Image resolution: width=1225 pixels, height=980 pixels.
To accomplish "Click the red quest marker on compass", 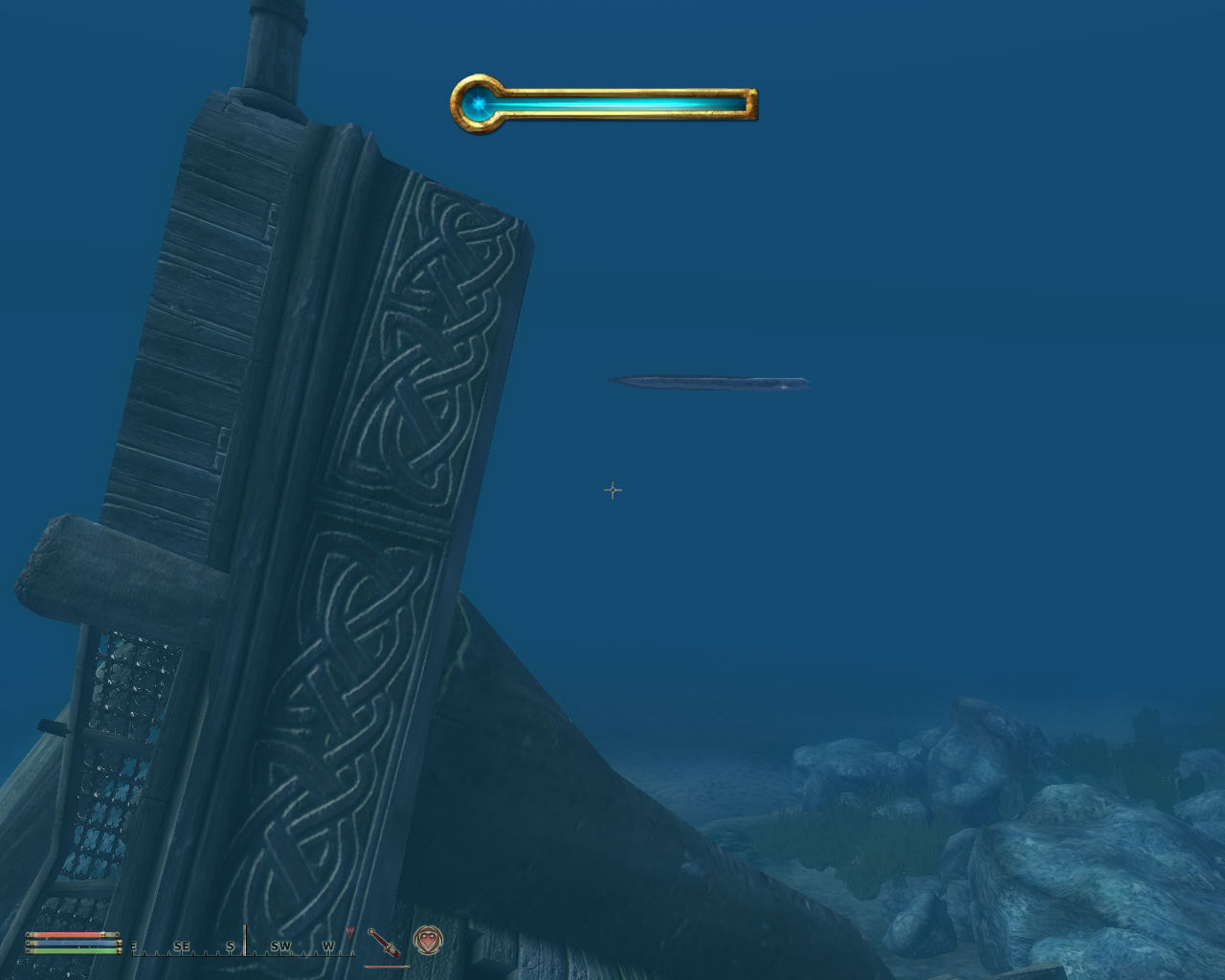I will coord(350,931).
